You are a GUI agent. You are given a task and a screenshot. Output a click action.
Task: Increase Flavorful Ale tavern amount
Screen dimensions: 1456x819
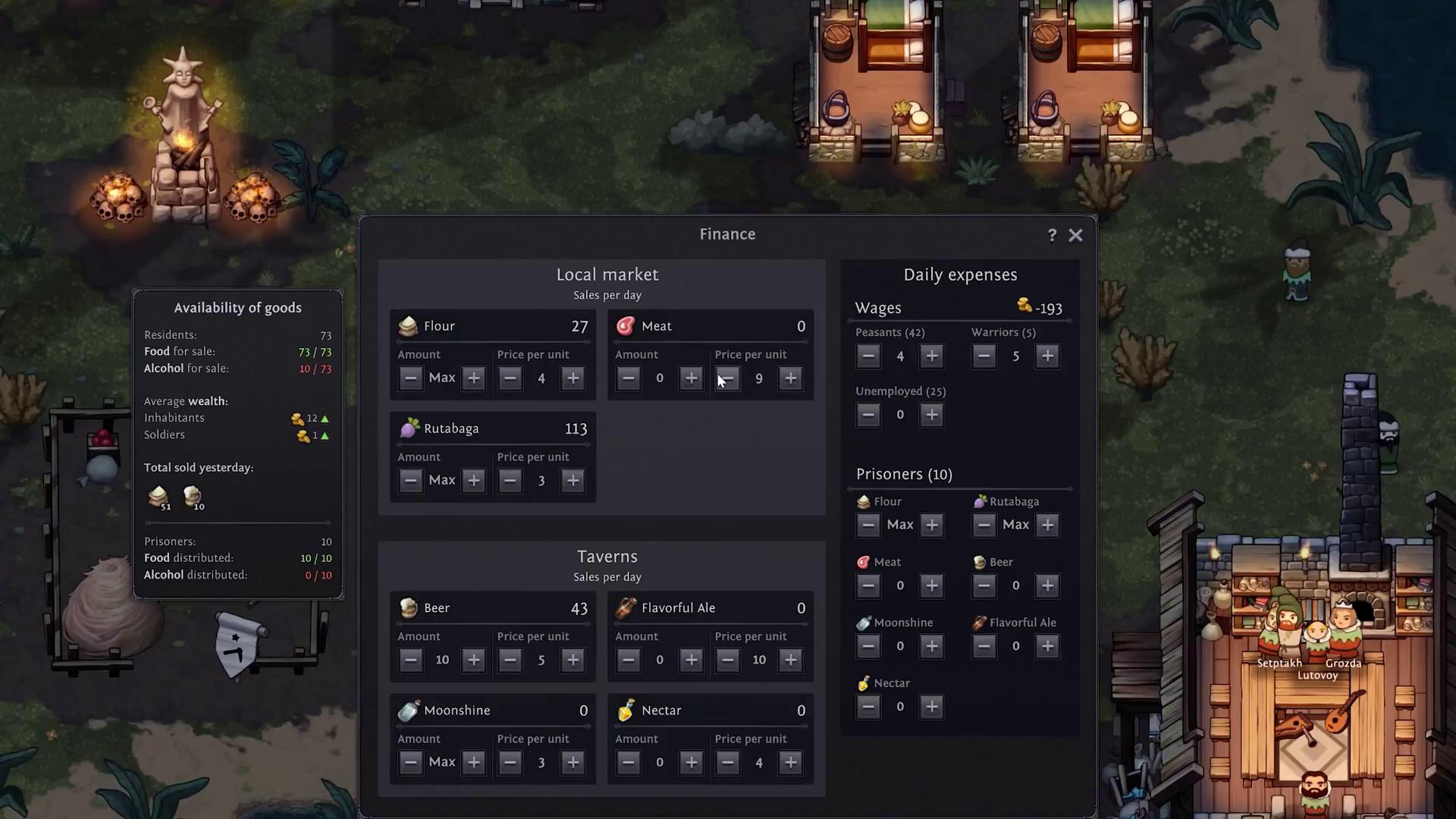coord(691,660)
